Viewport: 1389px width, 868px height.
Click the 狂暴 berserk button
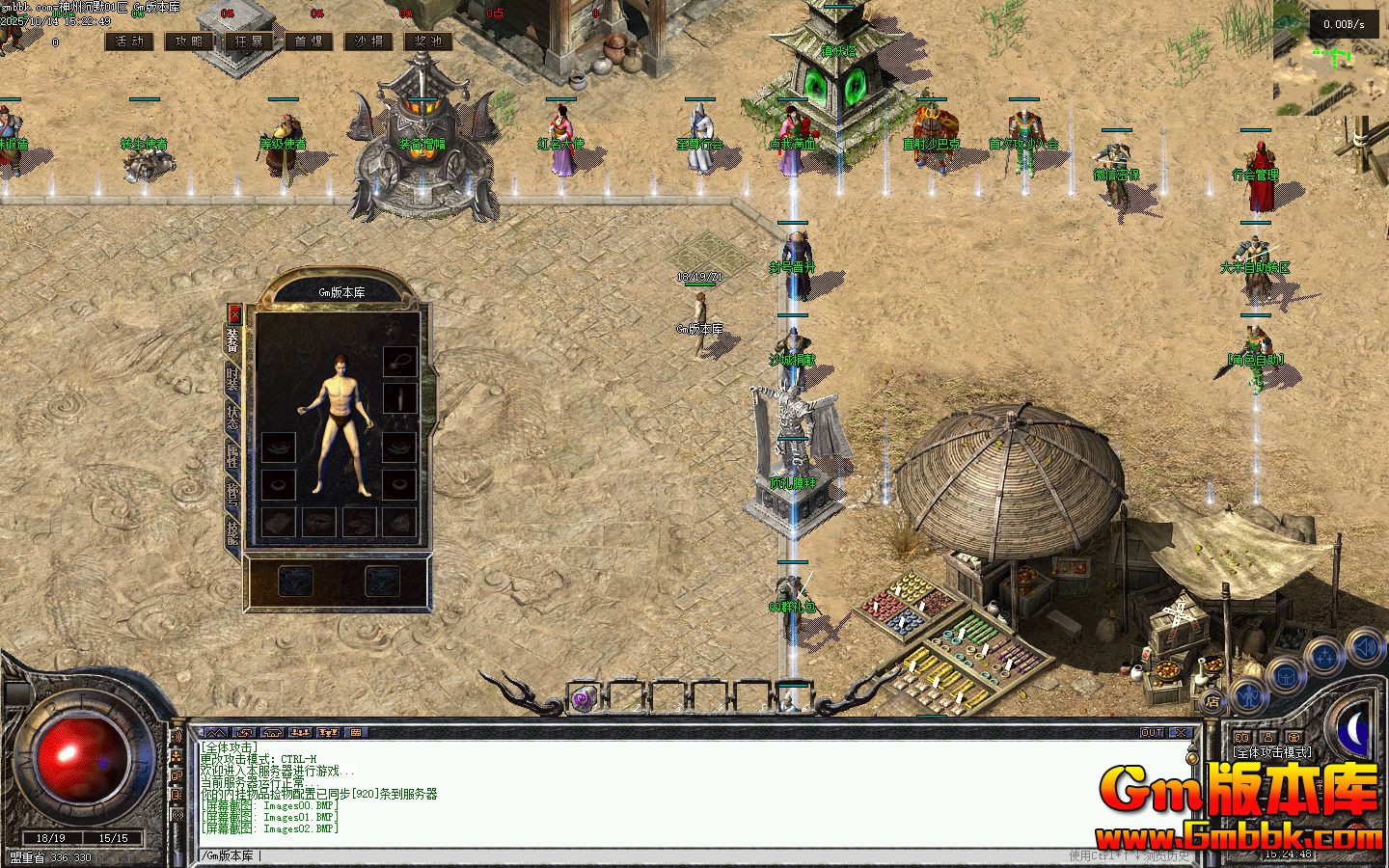pos(249,41)
